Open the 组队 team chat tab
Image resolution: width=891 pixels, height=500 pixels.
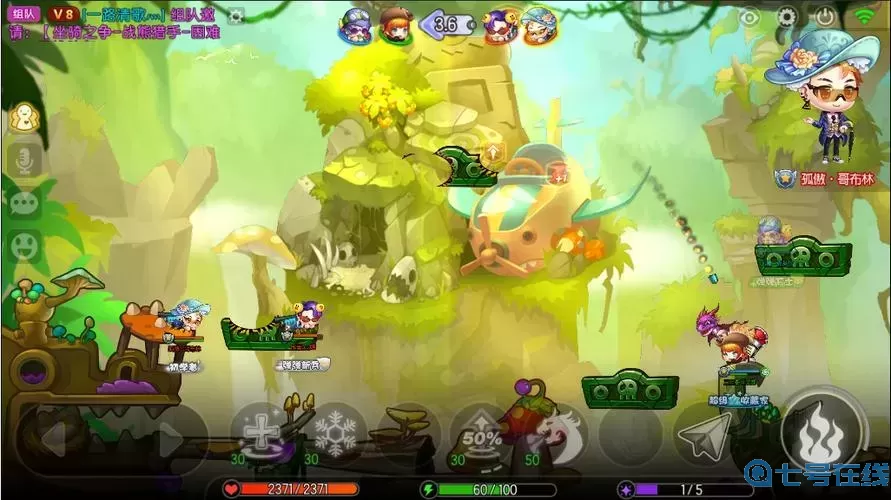23,14
